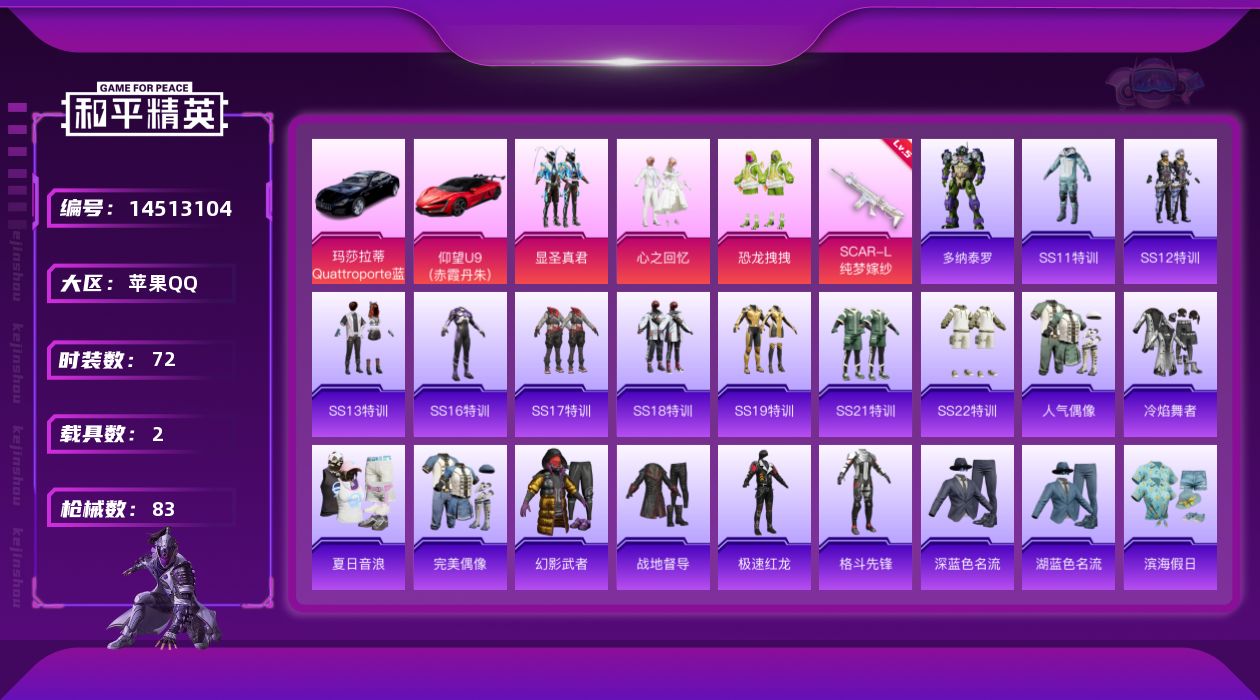Pick the 恐龙拽拽 dinosaur outfit tile
This screenshot has height=700, width=1260.
(x=764, y=211)
